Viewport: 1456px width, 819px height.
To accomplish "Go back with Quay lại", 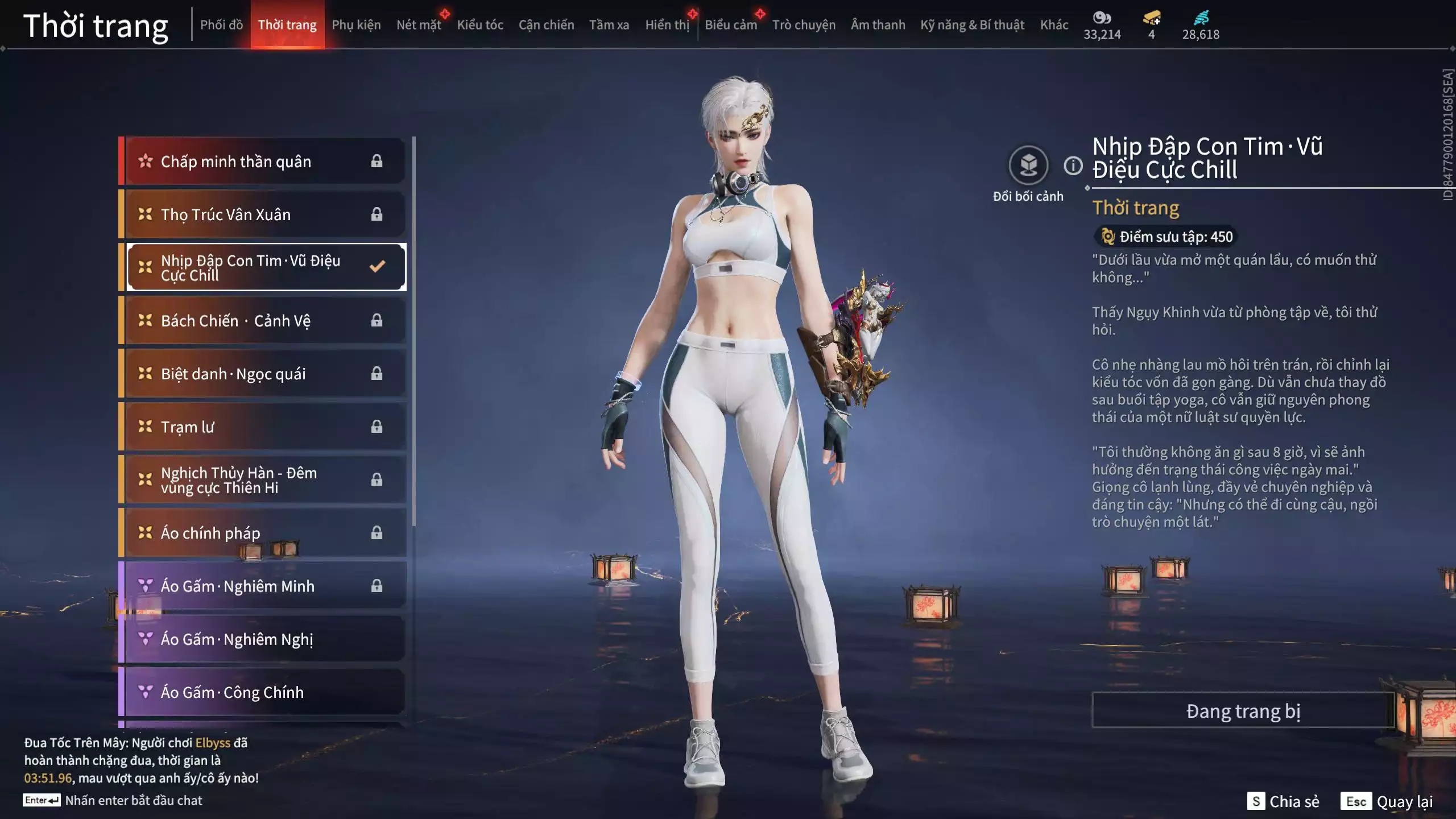I will 1387,801.
